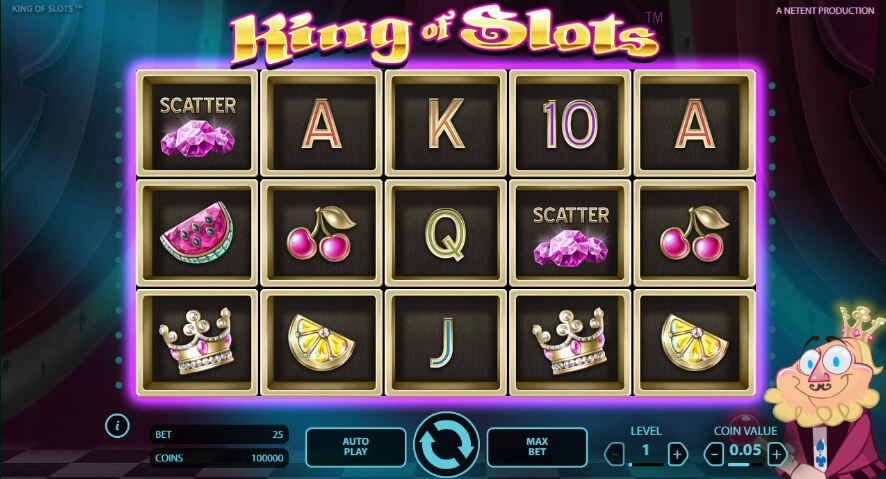
Task: Raise the Coin Value
Action: [x=777, y=454]
